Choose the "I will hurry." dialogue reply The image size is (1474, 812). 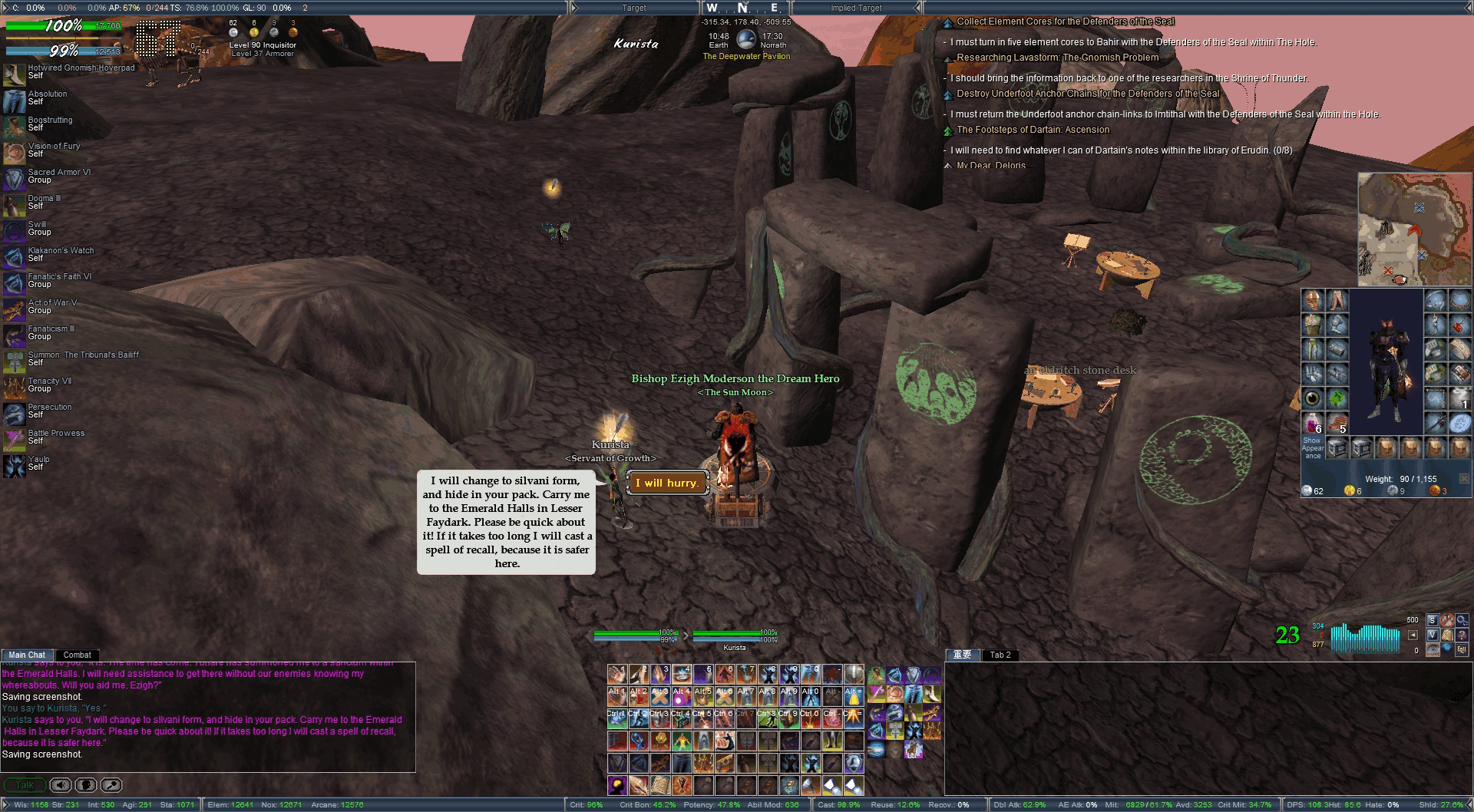click(667, 483)
